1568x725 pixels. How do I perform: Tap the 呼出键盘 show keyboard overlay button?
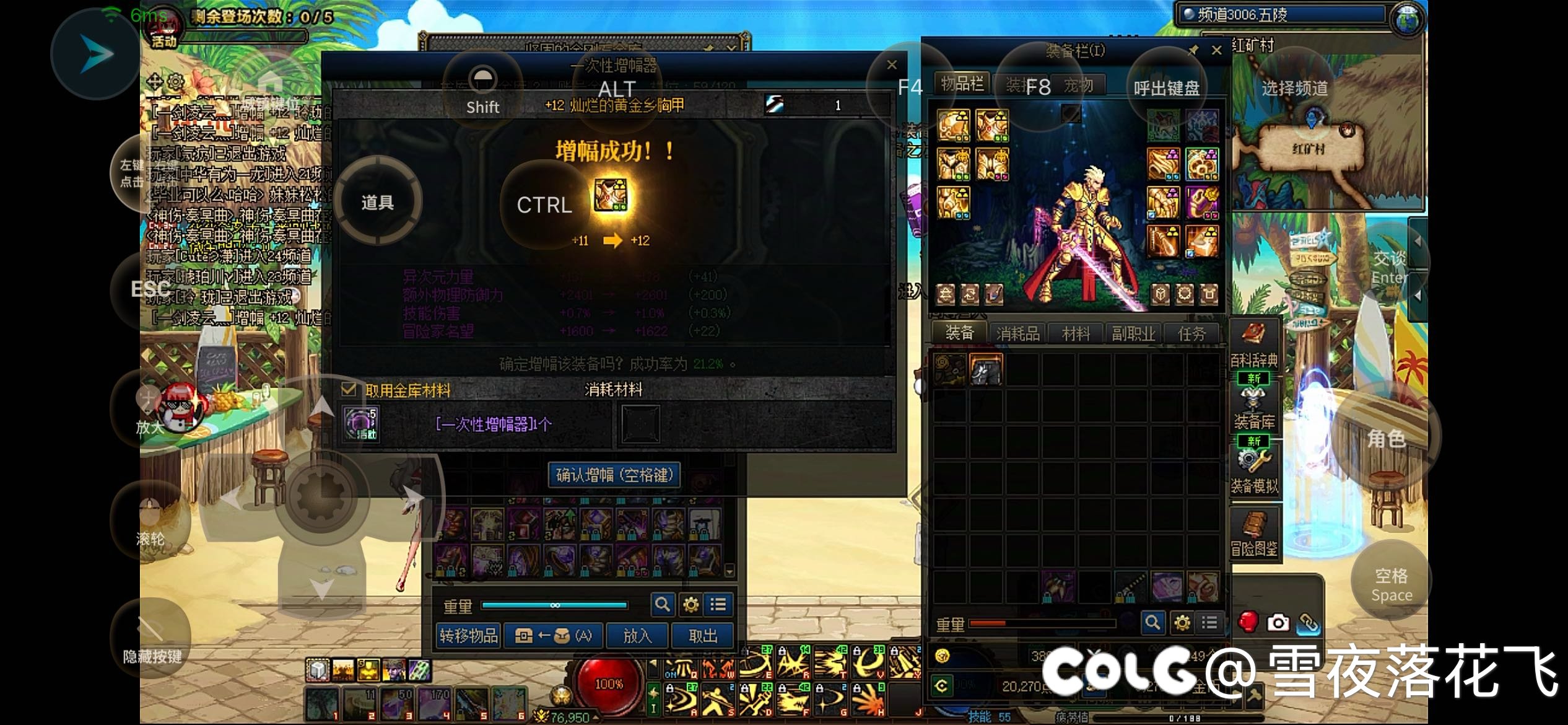(1167, 88)
